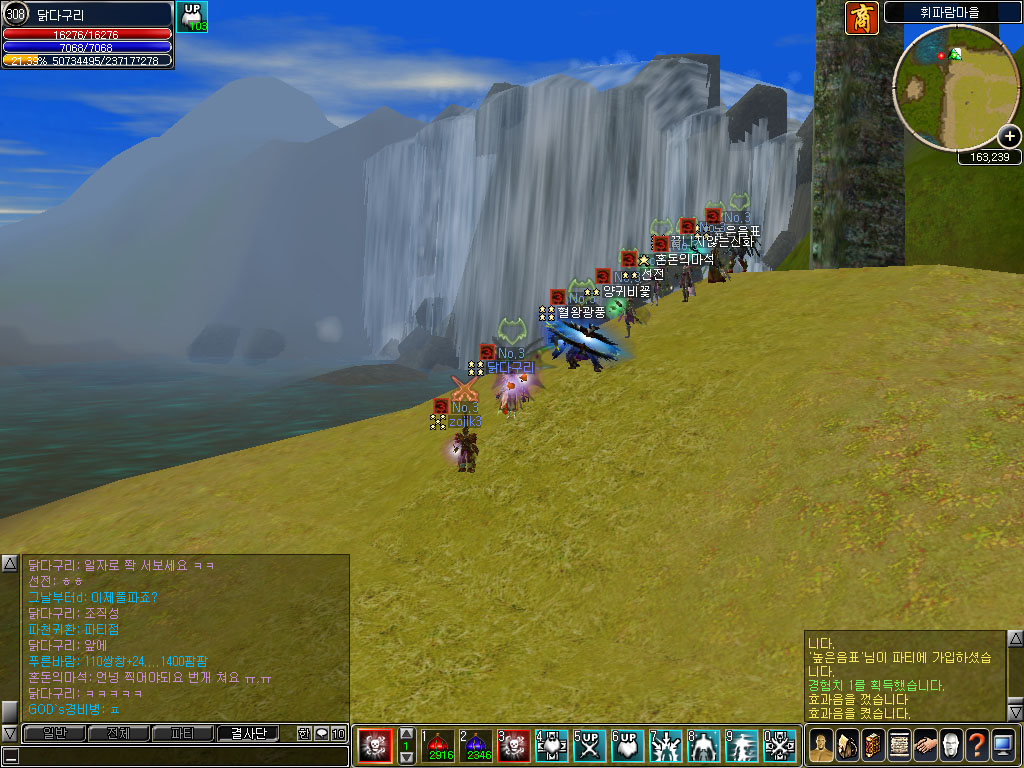The width and height of the screenshot is (1024, 768).
Task: Open the monitor system settings icon
Action: click(1002, 745)
